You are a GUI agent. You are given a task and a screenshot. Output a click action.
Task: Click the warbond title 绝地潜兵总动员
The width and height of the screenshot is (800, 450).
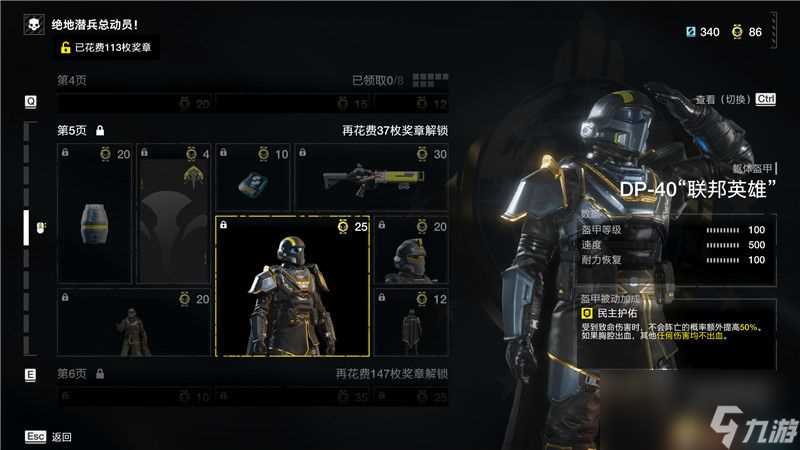pyautogui.click(x=95, y=24)
